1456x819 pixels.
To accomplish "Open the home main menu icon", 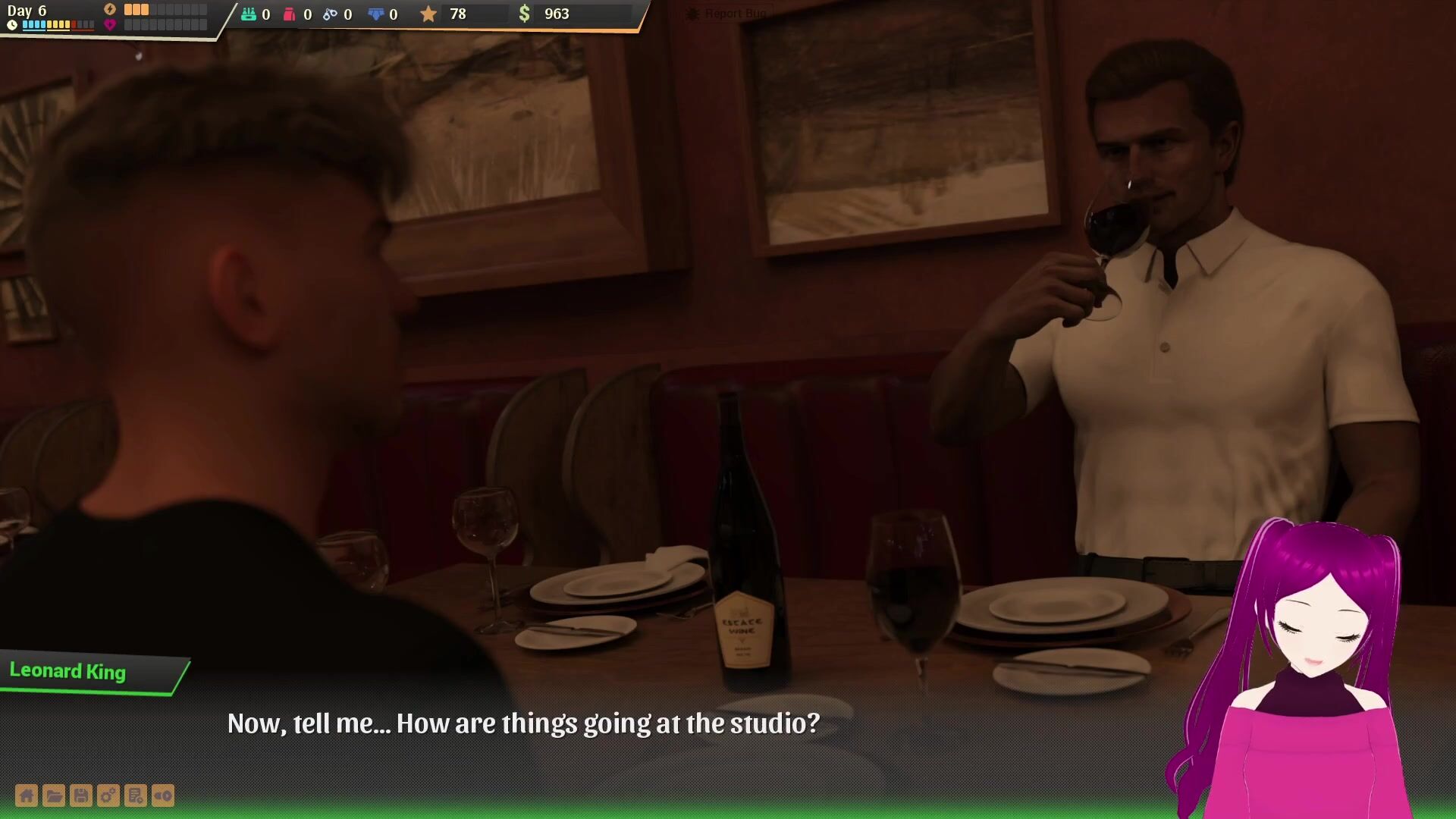I will click(x=27, y=795).
